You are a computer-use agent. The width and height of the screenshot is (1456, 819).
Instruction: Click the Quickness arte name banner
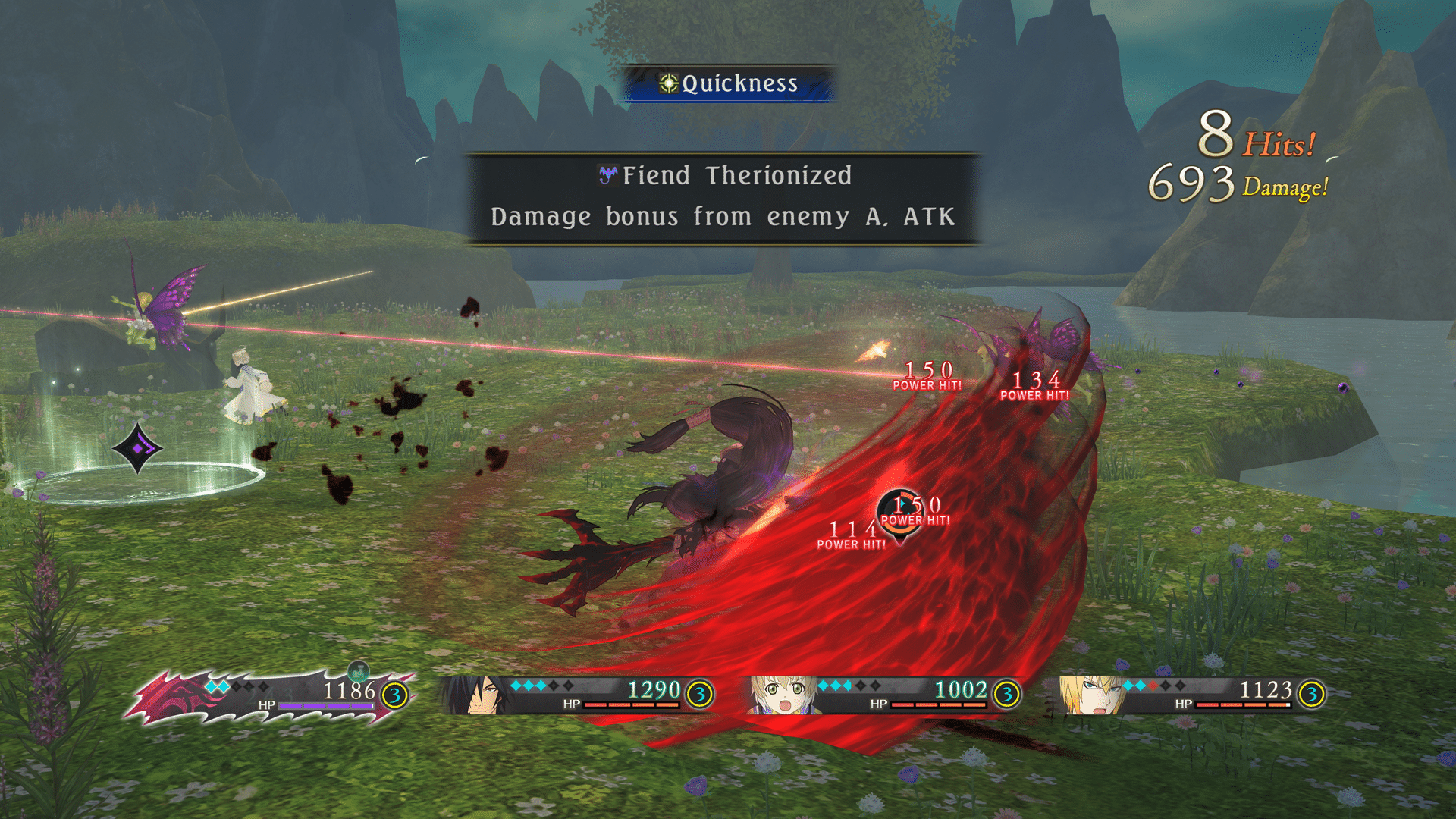tap(729, 83)
